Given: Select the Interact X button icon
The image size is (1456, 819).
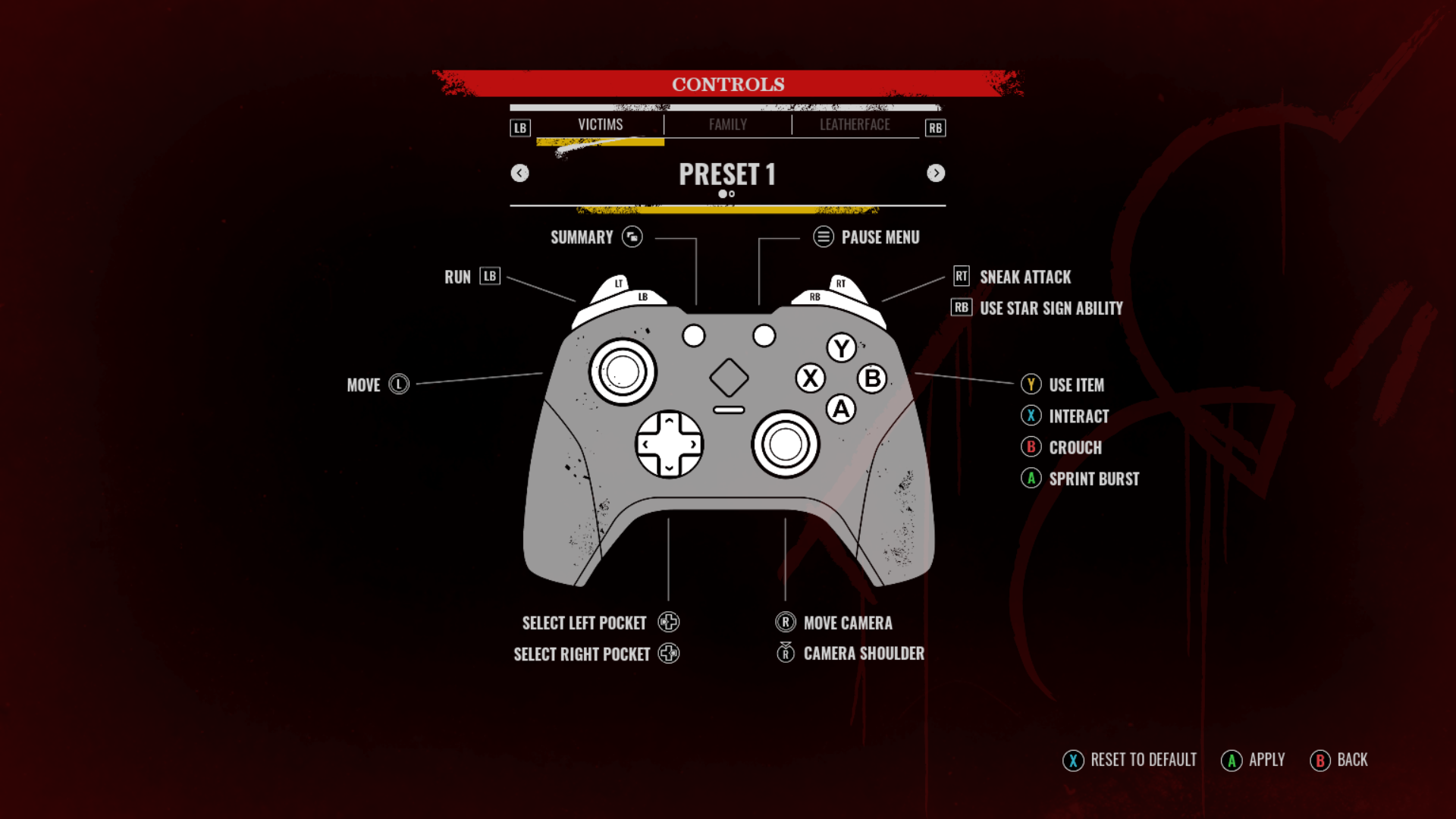Looking at the screenshot, I should [x=1031, y=416].
